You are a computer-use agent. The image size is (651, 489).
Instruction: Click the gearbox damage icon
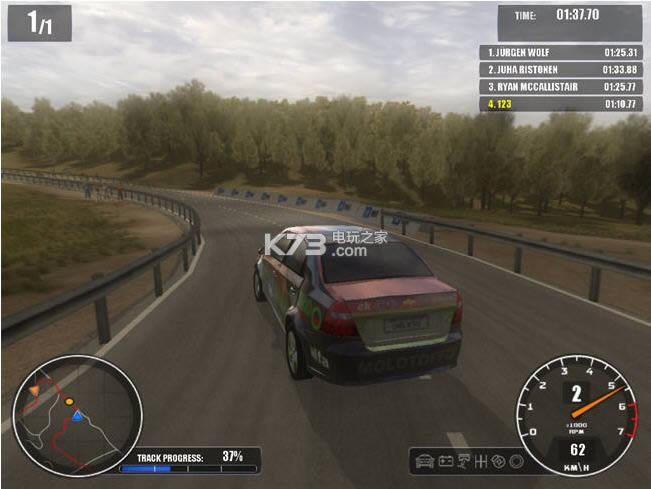479,462
